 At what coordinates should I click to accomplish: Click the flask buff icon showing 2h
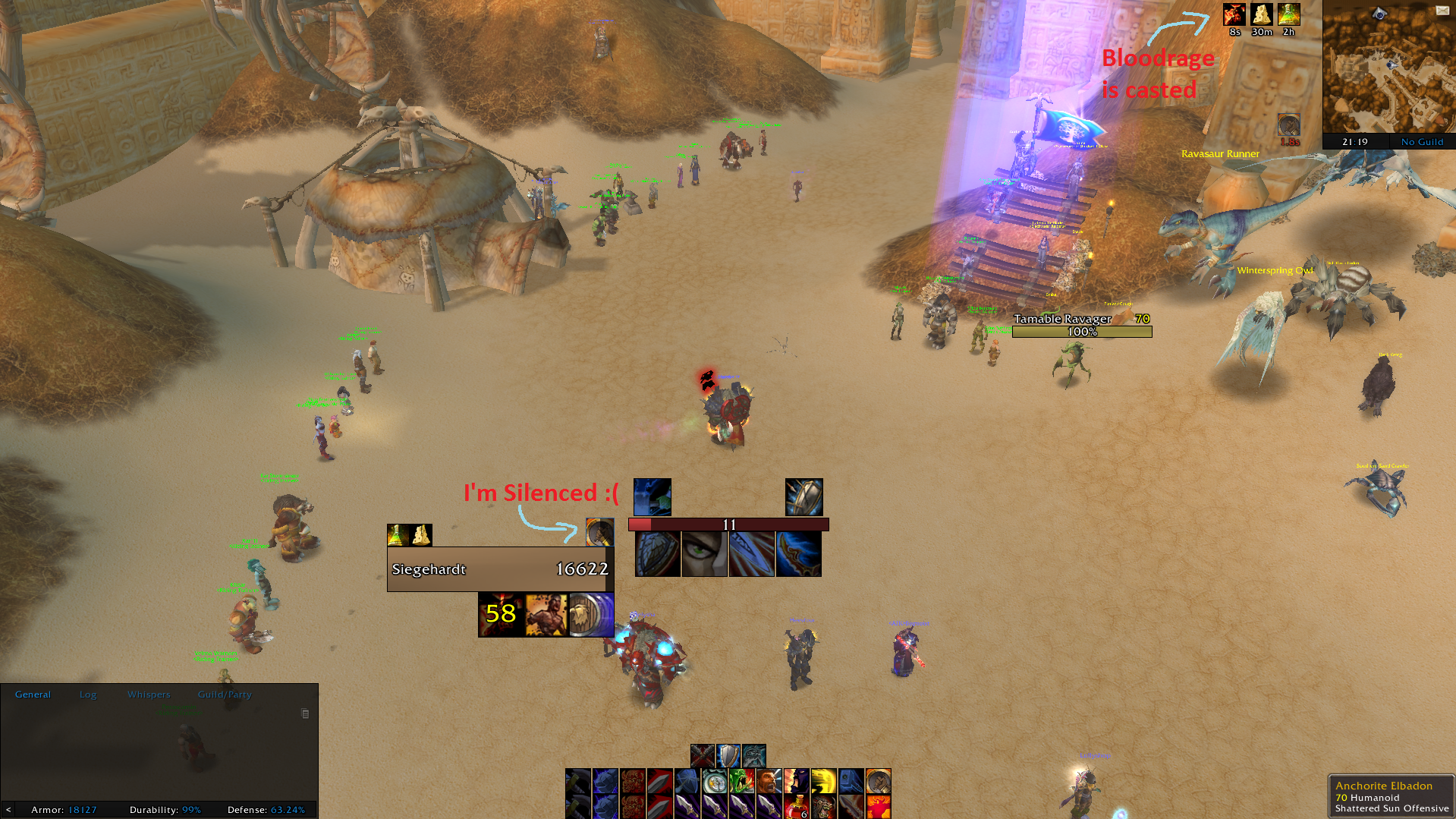tap(1288, 14)
